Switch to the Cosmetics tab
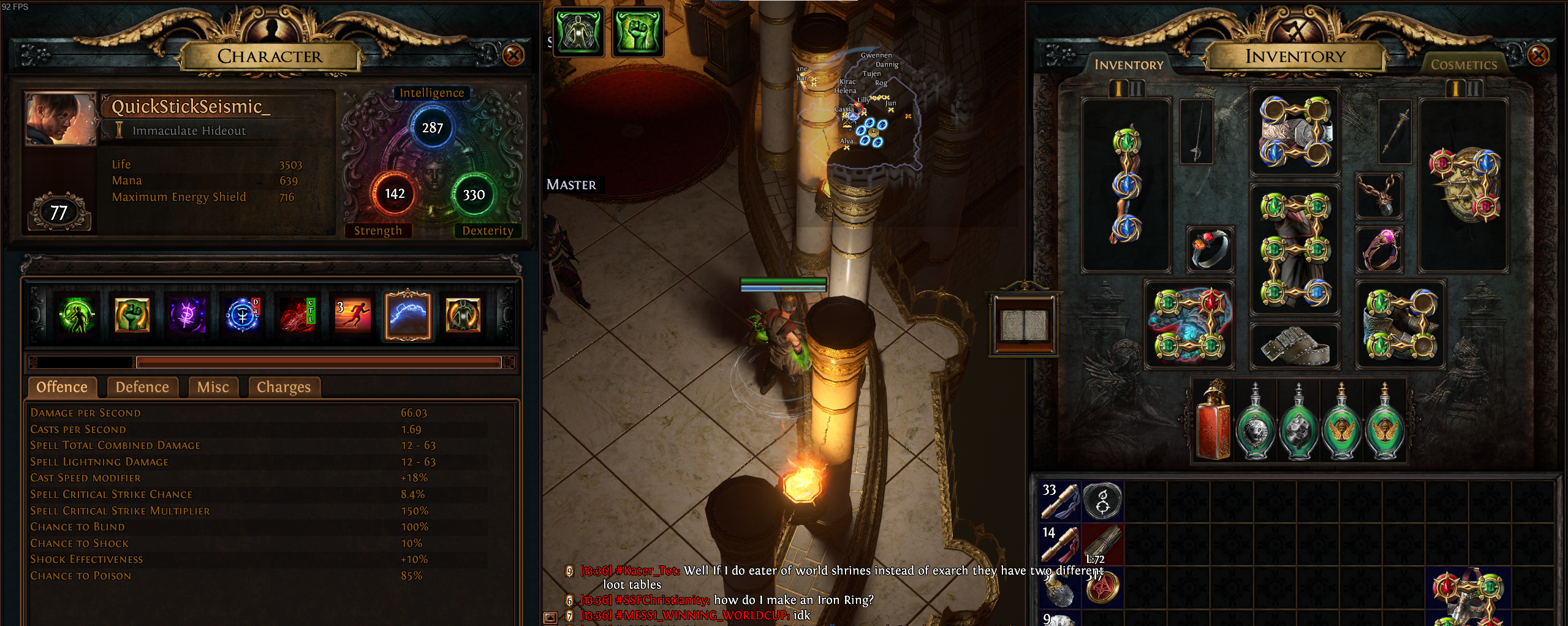This screenshot has width=1568, height=626. coord(1463,65)
